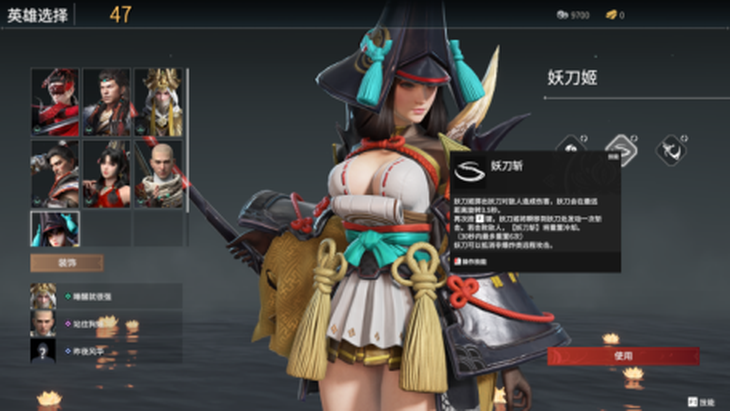Screen dimensions: 730x411
Task: Select the bald monk hero portrait
Action: [x=158, y=173]
